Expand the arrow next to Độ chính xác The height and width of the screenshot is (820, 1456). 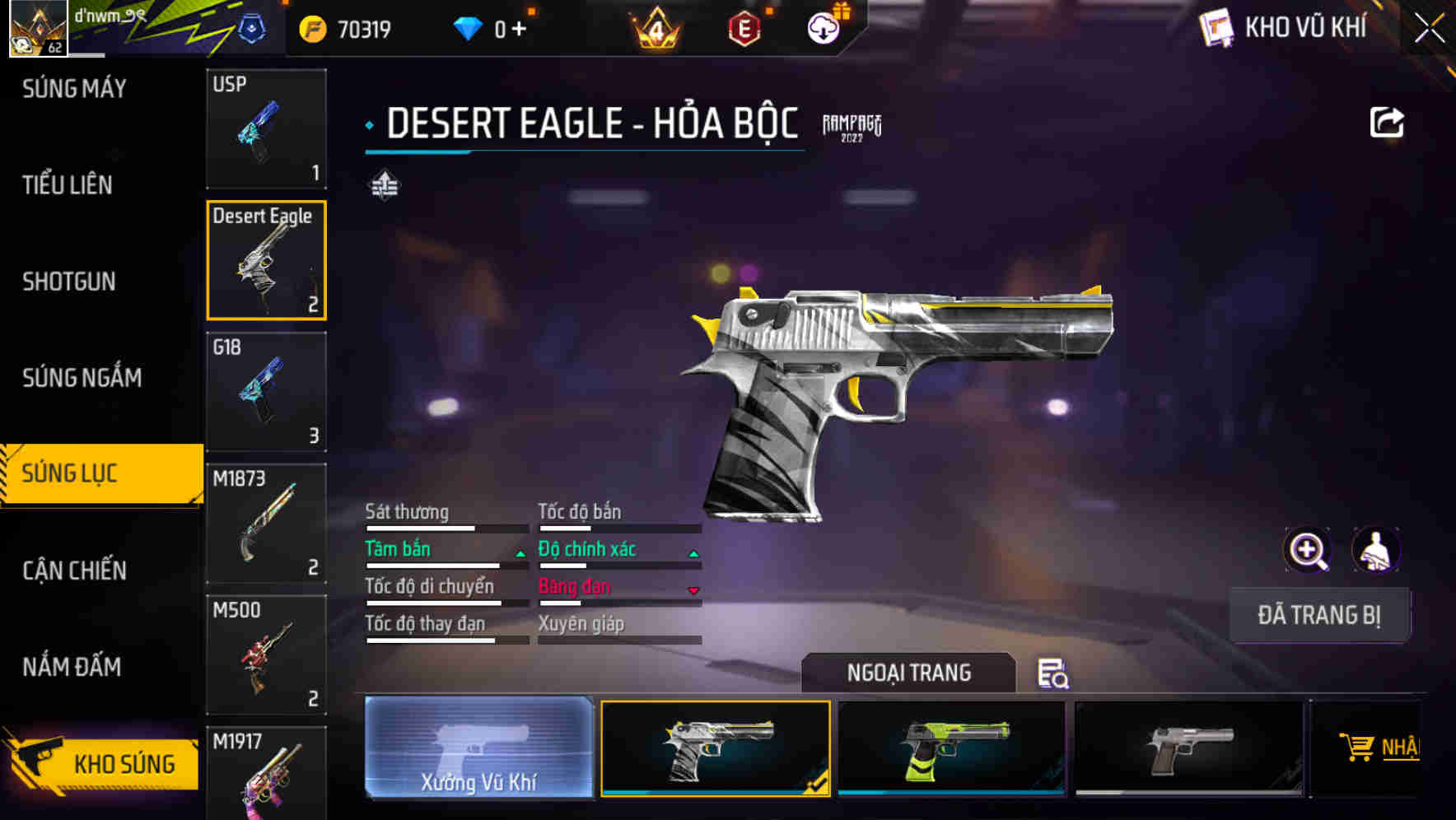tap(693, 552)
